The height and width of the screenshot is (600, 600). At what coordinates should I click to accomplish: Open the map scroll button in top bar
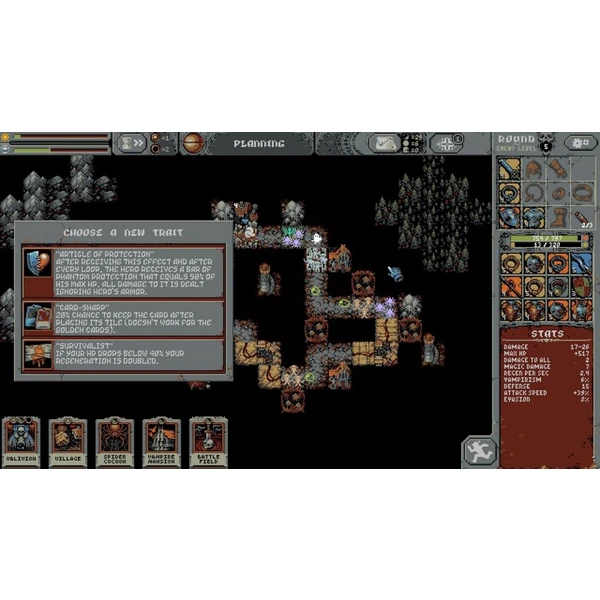386,143
